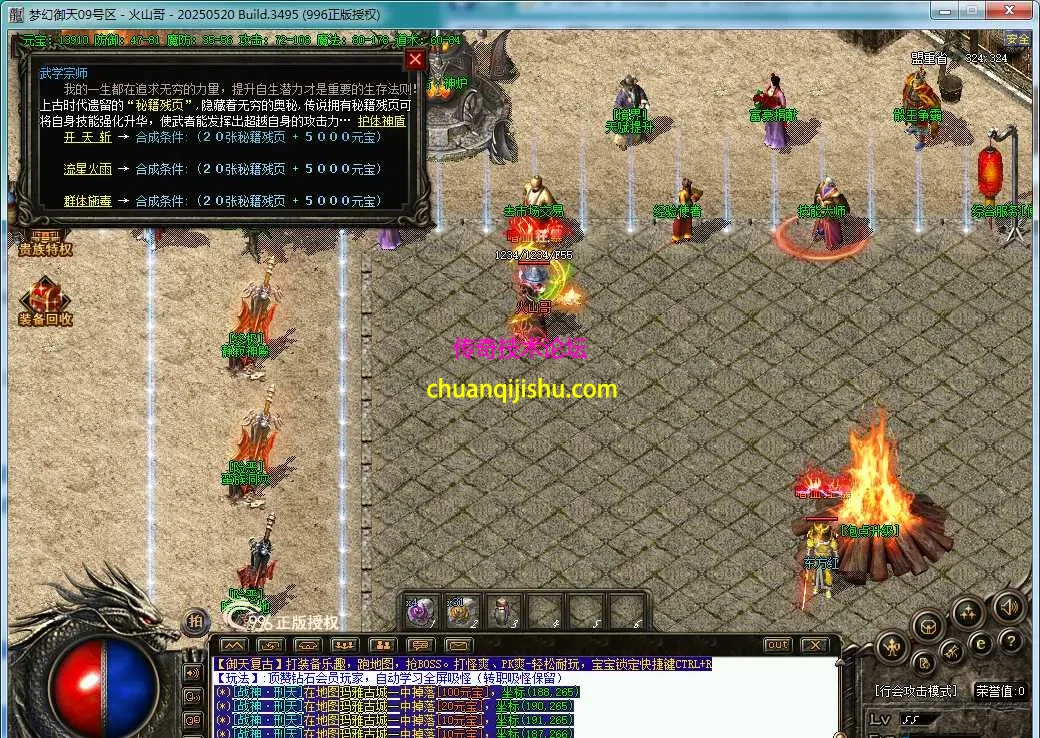Click the round 'e' button
The width and height of the screenshot is (1040, 738).
[982, 642]
